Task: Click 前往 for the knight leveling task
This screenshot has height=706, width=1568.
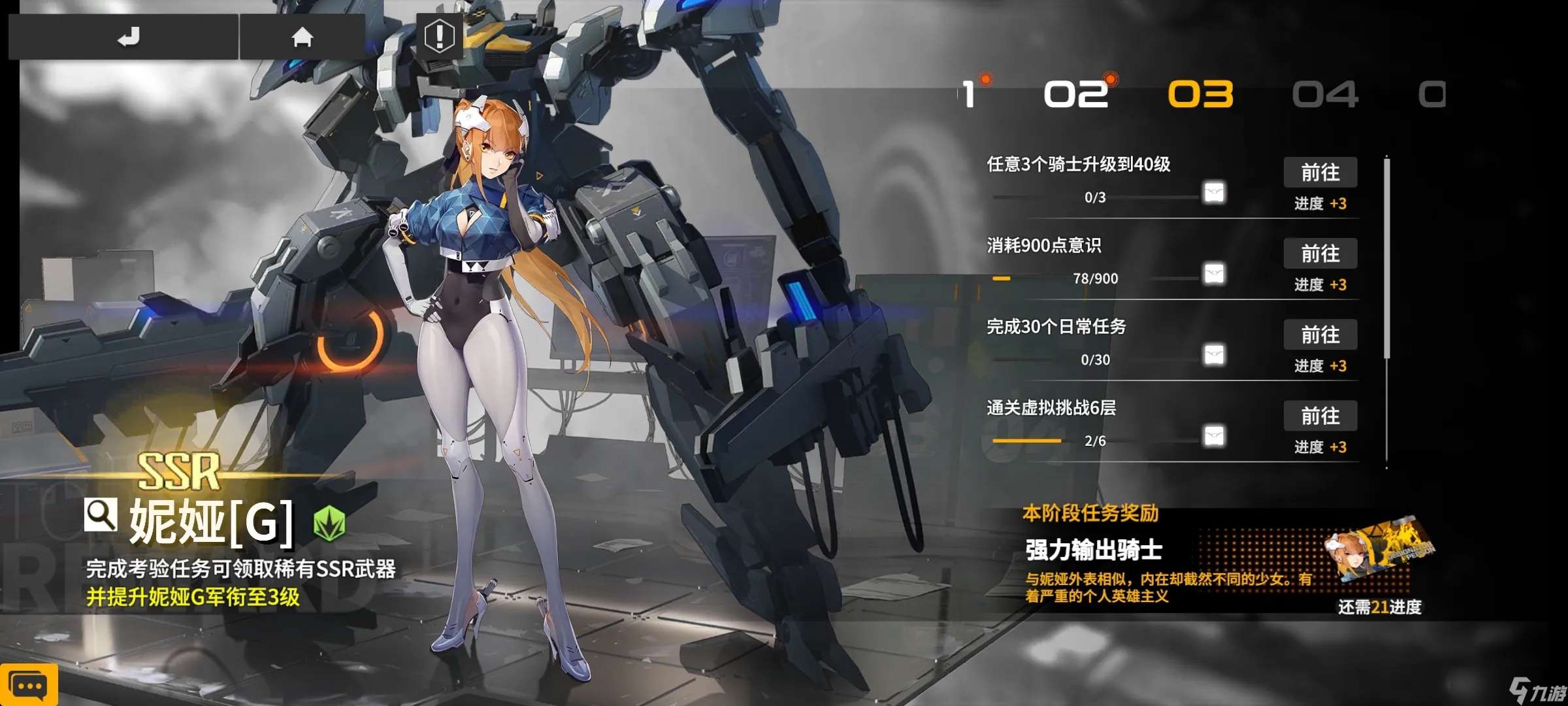Action: (x=1320, y=173)
